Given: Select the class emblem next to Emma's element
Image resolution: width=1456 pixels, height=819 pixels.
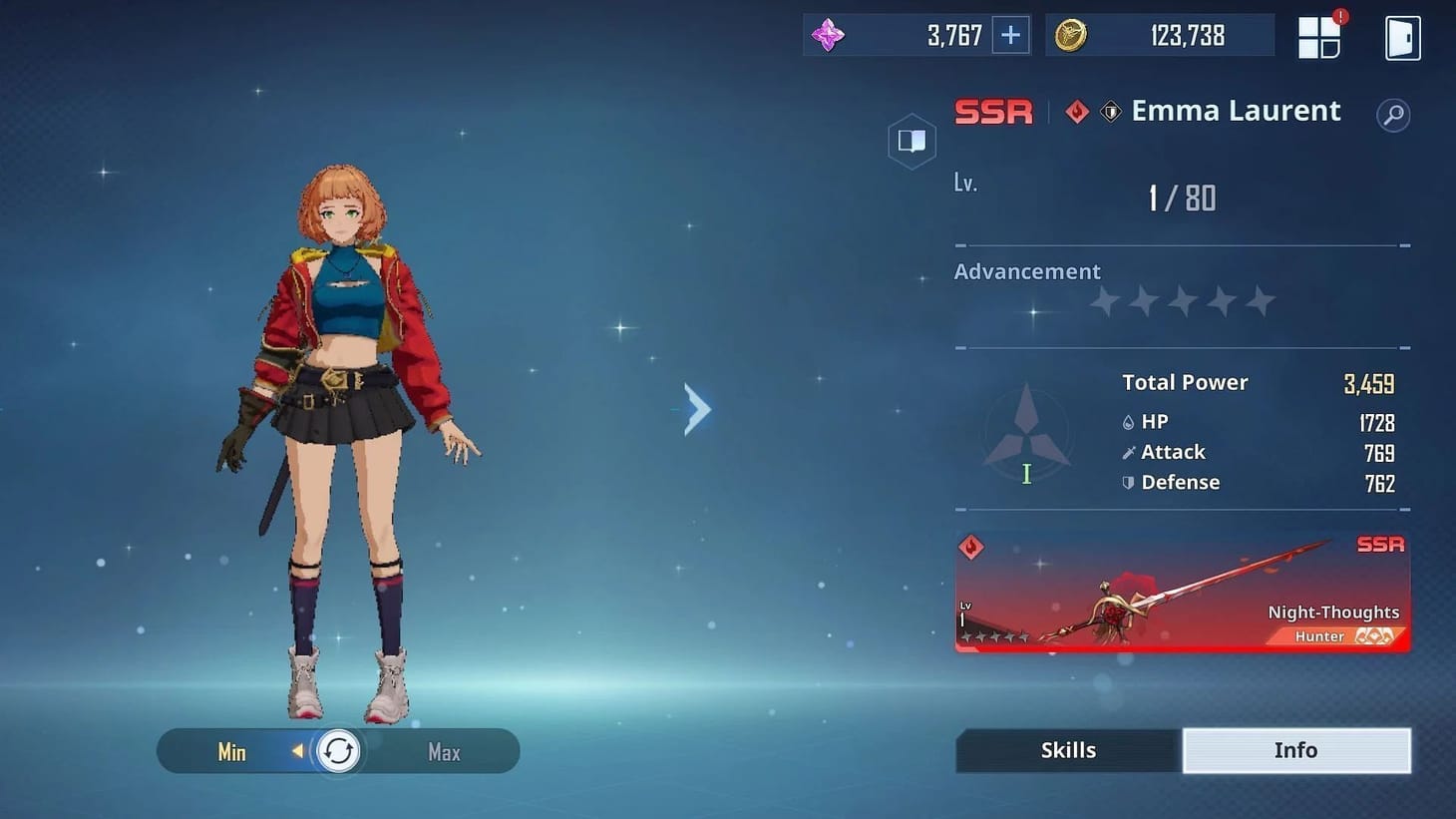Looking at the screenshot, I should [1111, 112].
